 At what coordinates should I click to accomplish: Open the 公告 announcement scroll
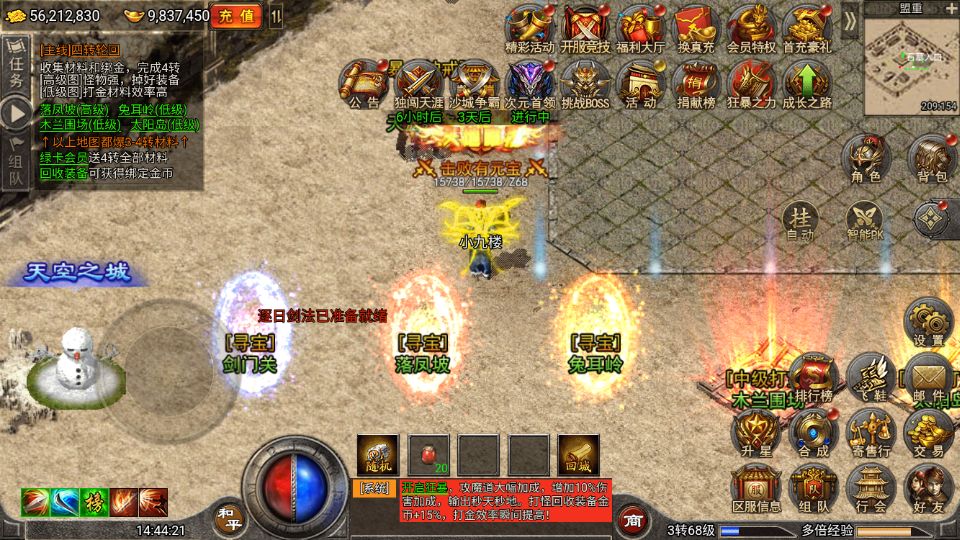364,82
